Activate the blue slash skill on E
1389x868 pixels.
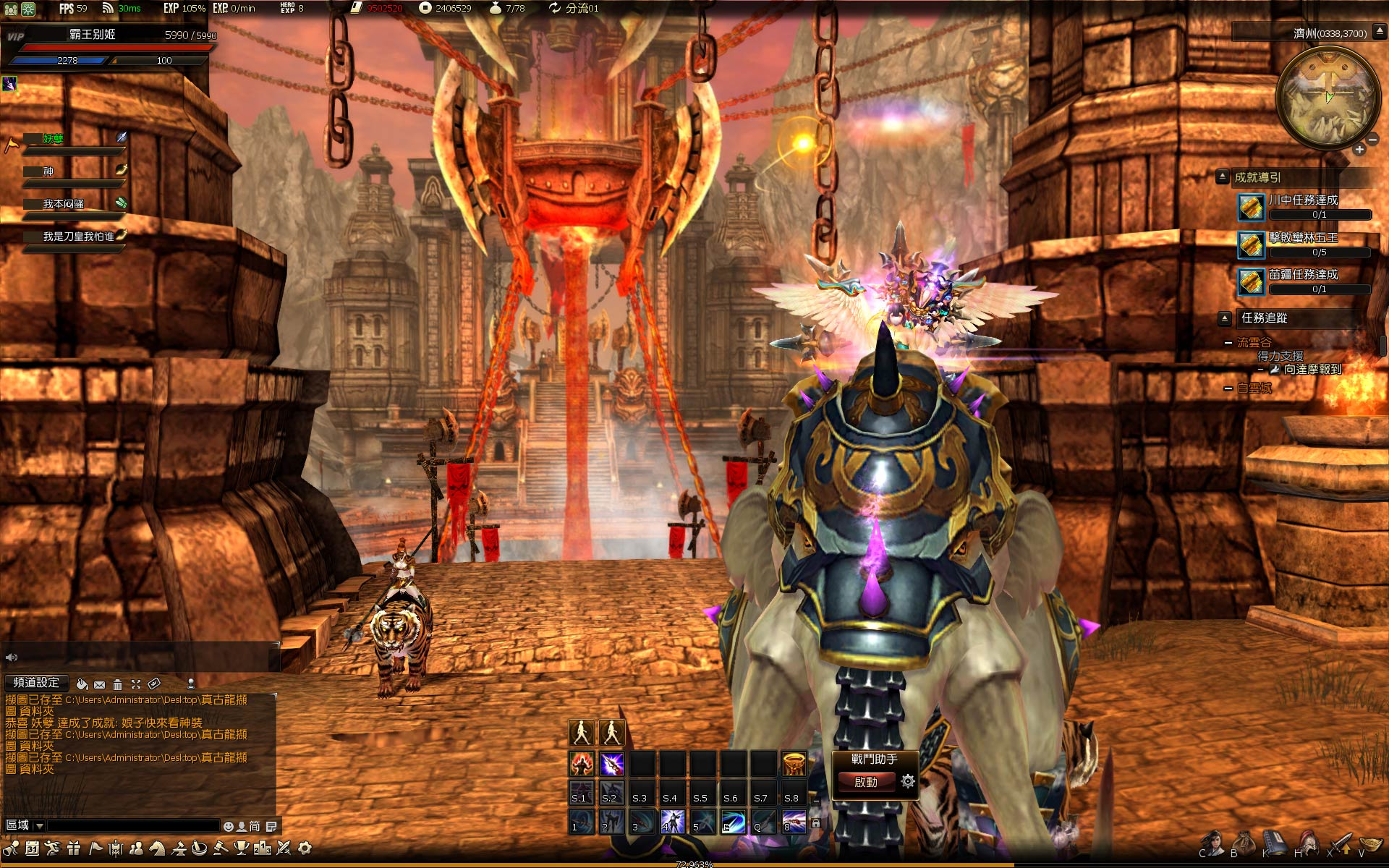[x=733, y=822]
